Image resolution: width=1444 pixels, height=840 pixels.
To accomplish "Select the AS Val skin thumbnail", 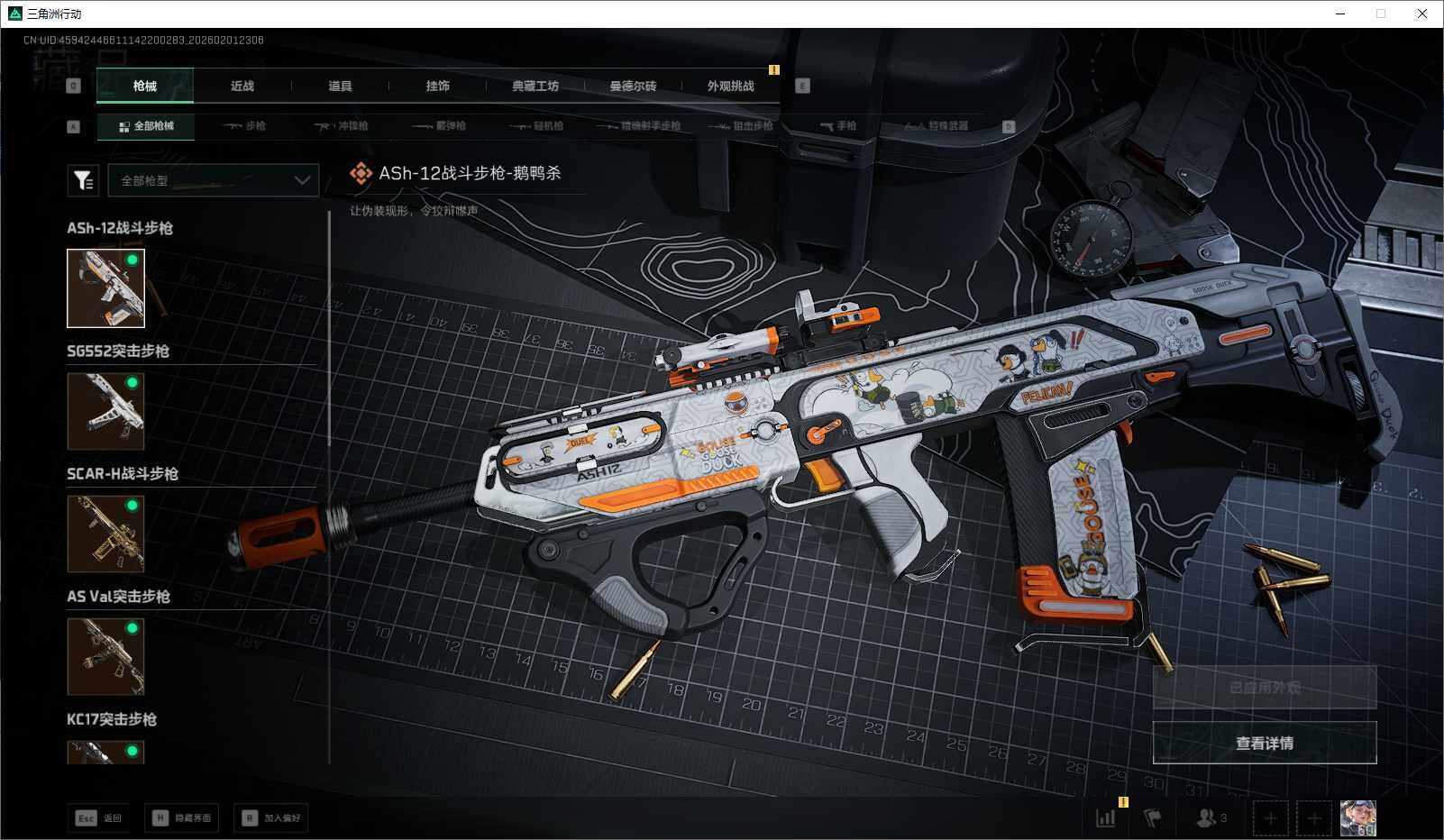I will pyautogui.click(x=105, y=656).
